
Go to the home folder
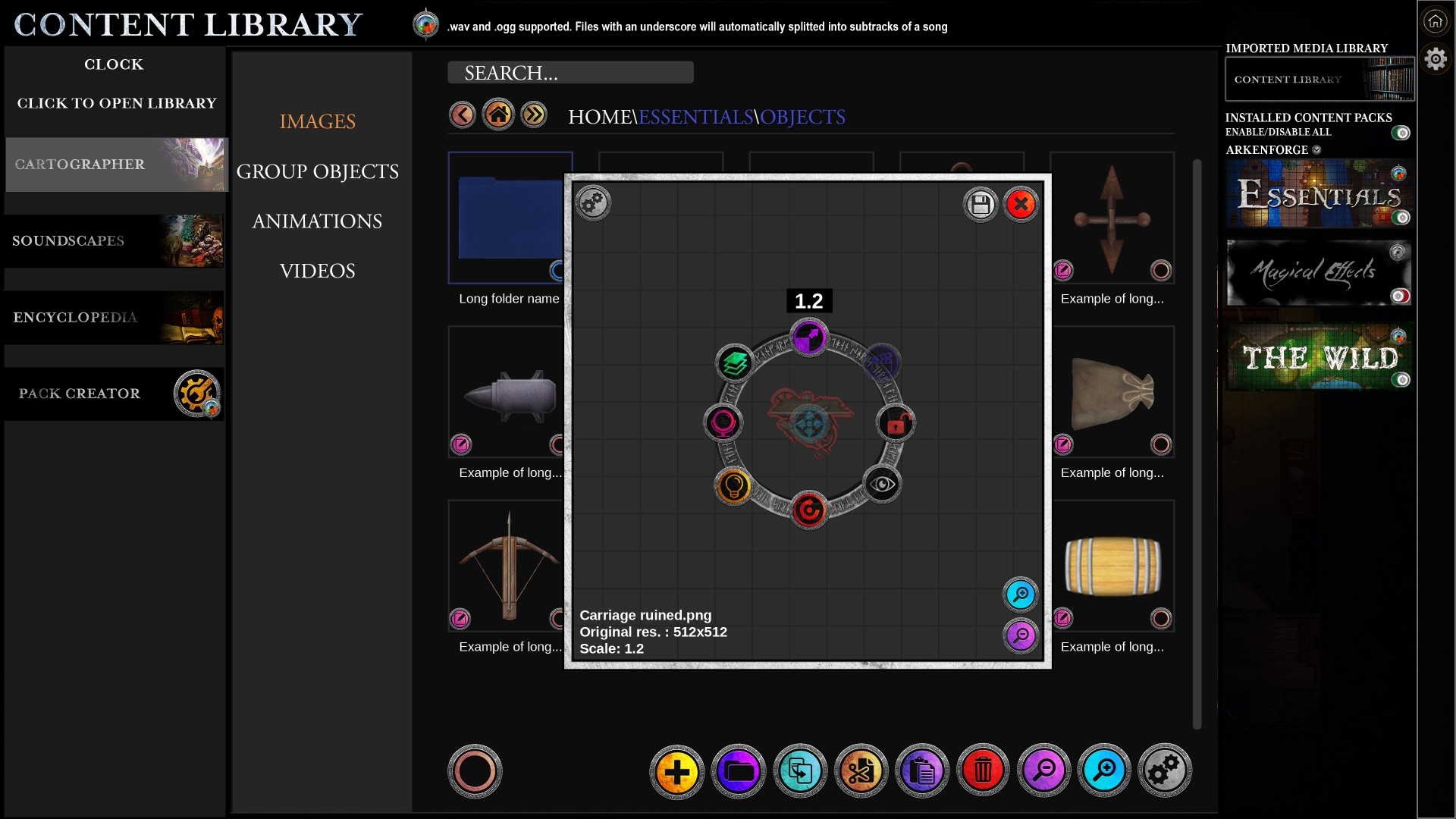(x=498, y=115)
